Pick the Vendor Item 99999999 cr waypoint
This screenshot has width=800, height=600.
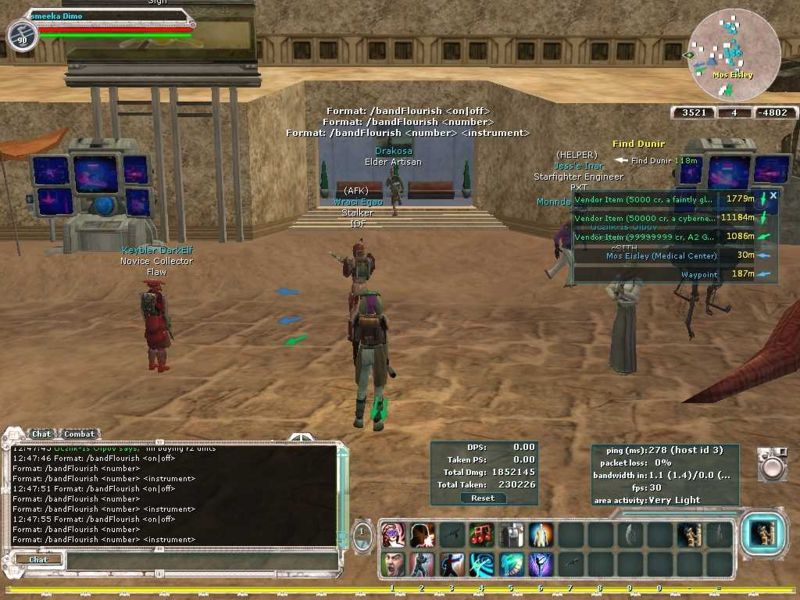pyautogui.click(x=647, y=236)
